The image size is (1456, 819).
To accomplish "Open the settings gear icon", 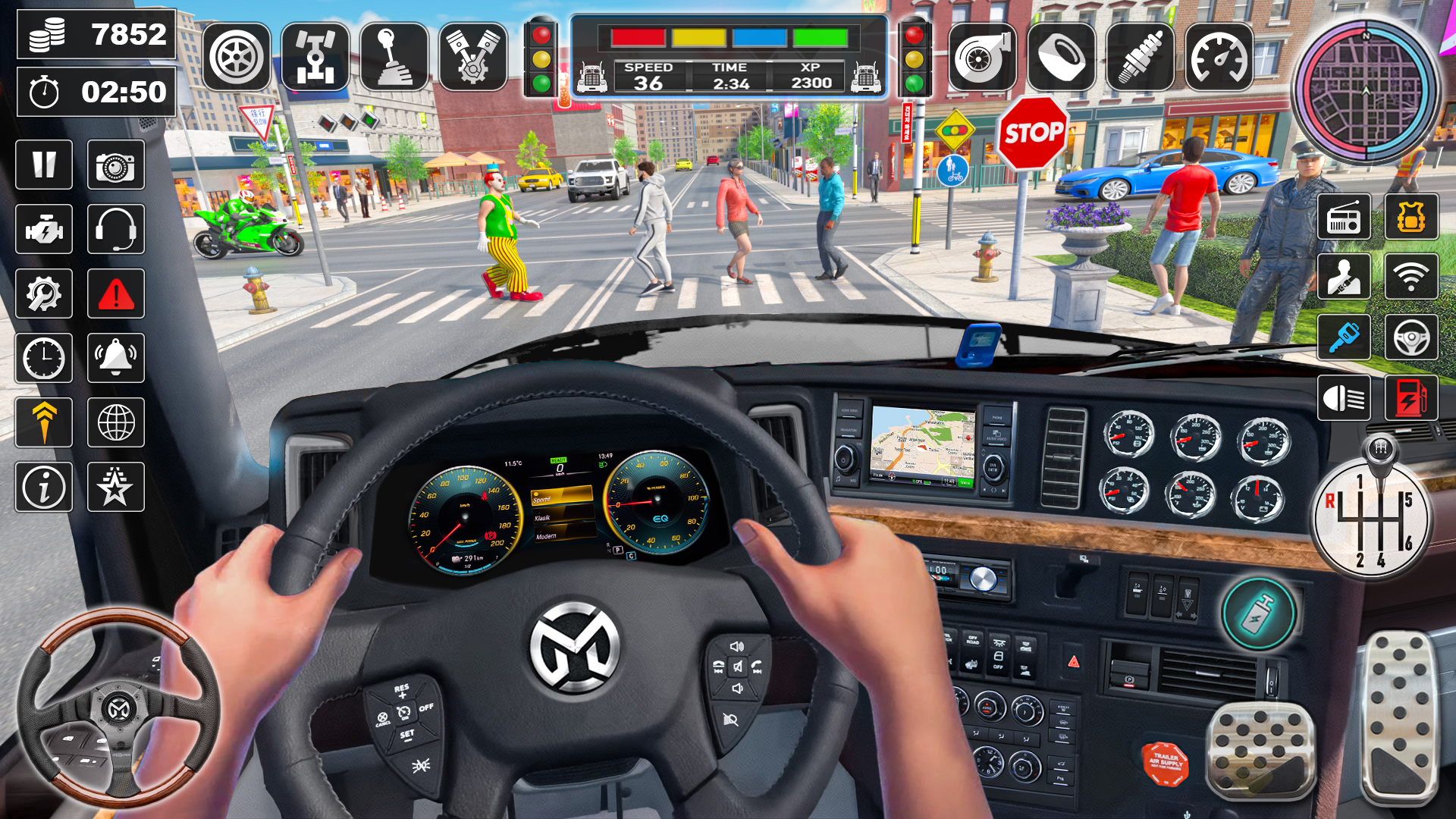I will pyautogui.click(x=43, y=294).
